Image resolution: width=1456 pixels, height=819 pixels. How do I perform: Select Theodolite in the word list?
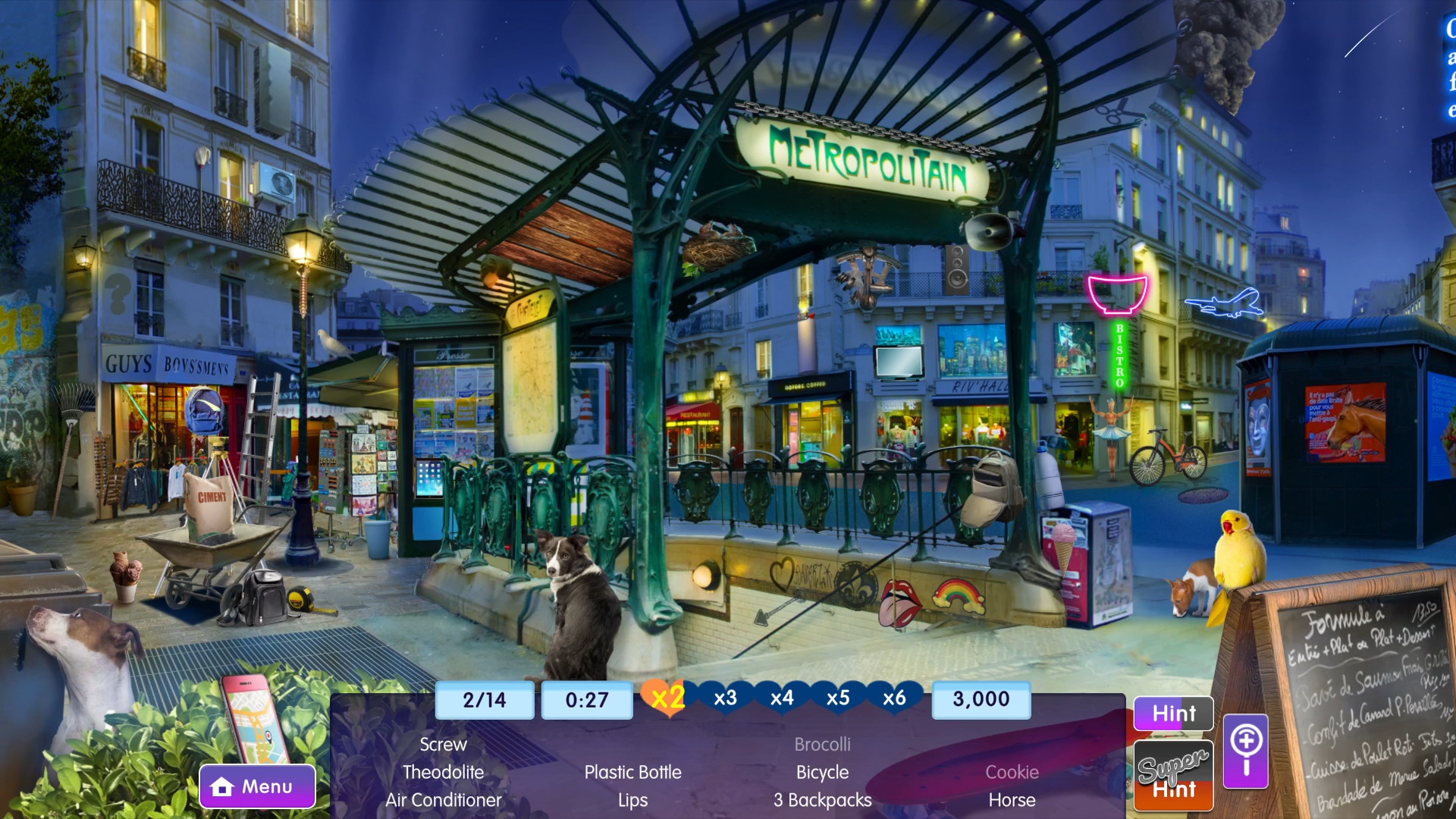click(444, 772)
